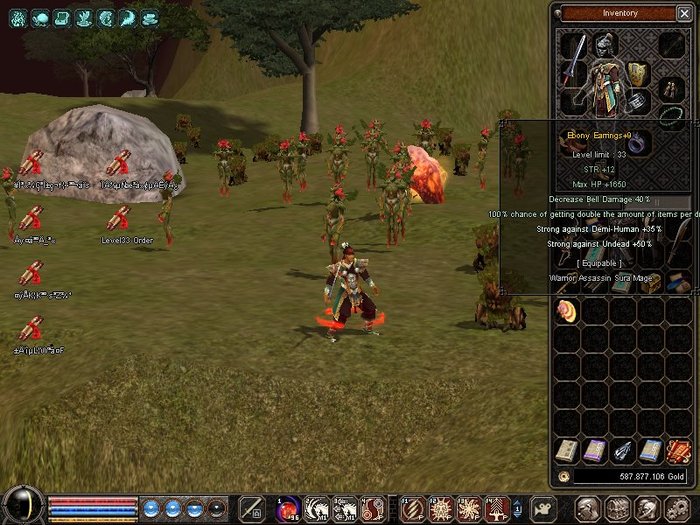Click the gold coin icon beside the gold amount
This screenshot has width=700, height=525.
565,477
